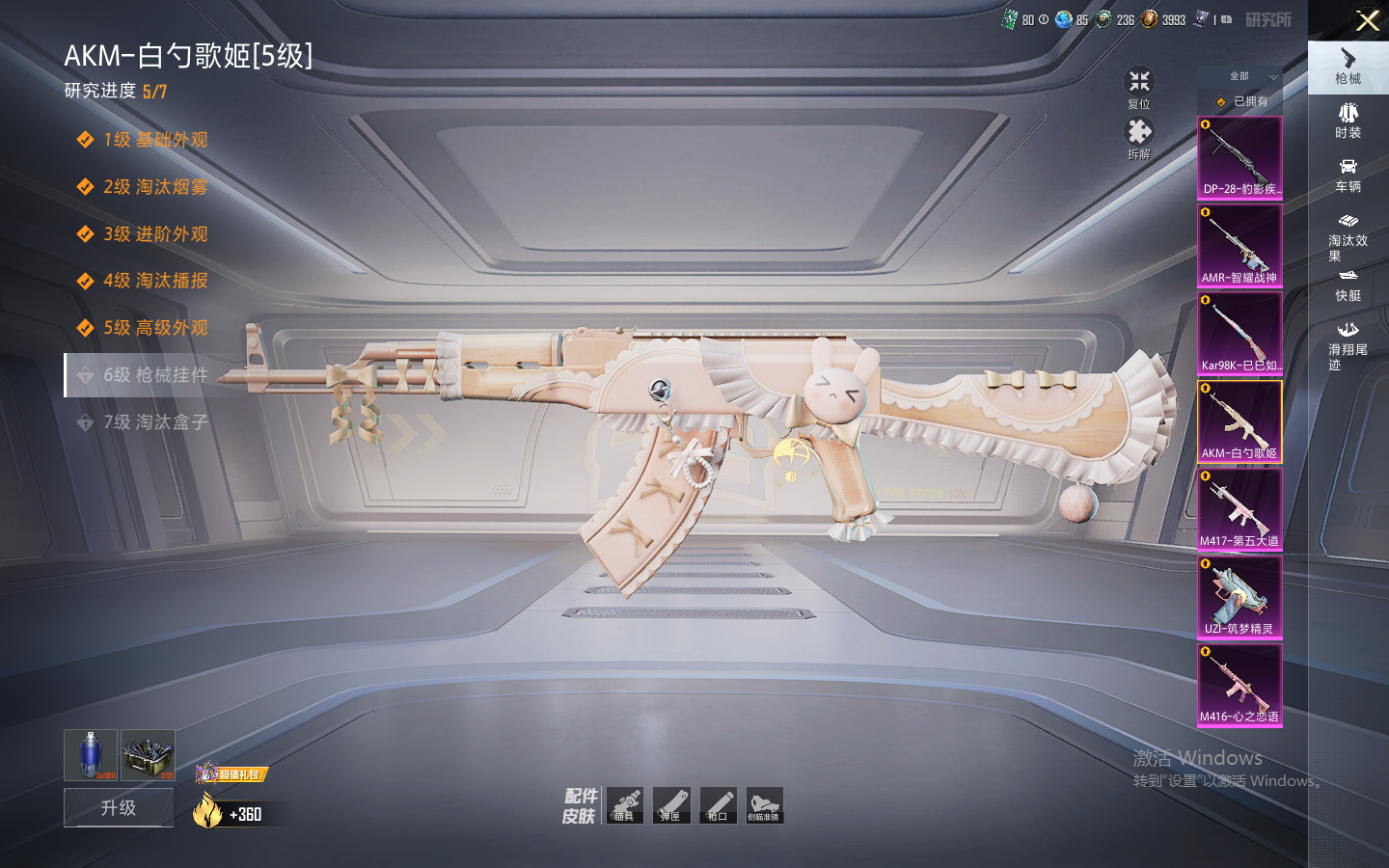Open the 车辆 vehicles tab
1389x868 pixels.
tap(1348, 175)
